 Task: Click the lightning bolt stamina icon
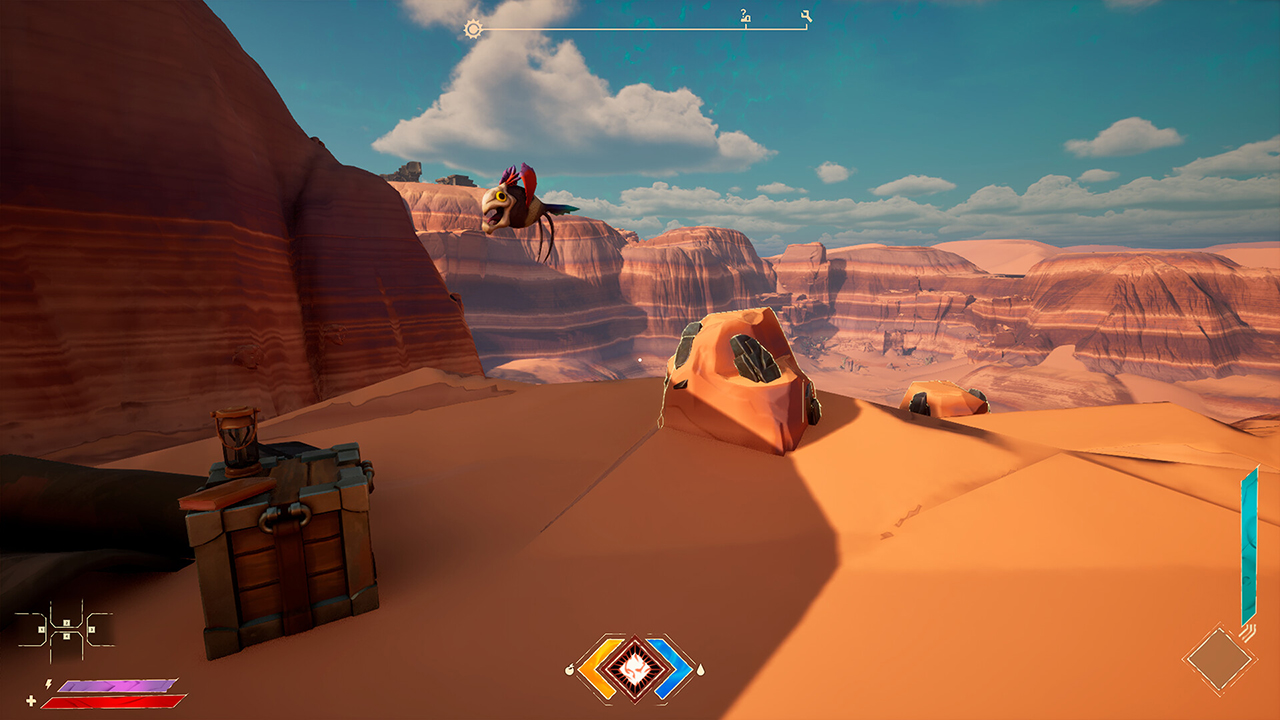pos(48,684)
